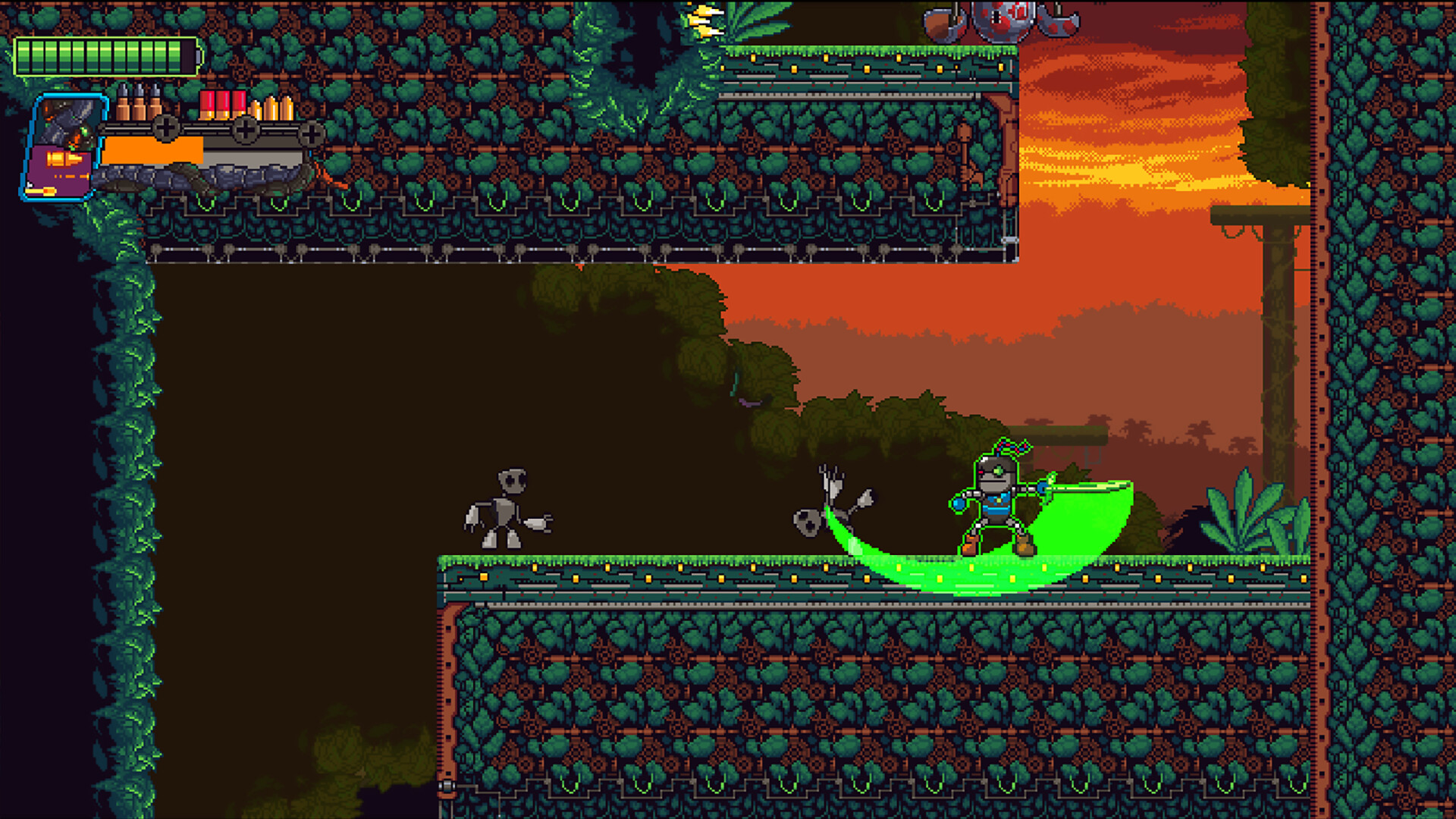Select the rifle bullet ammo icons
Viewport: 1456px width, 819px height.
pyautogui.click(x=139, y=105)
